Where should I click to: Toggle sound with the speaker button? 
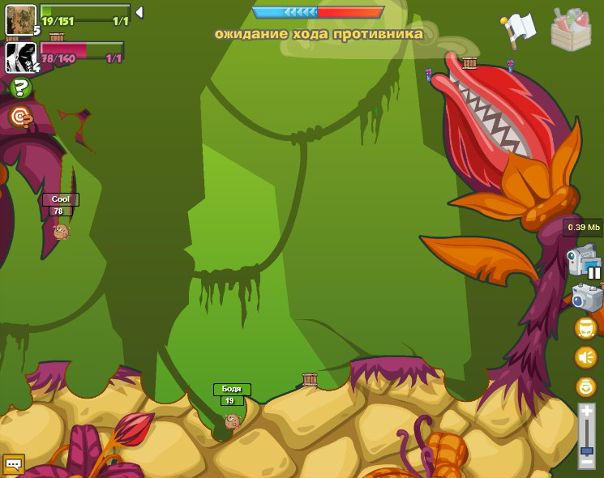coord(586,356)
